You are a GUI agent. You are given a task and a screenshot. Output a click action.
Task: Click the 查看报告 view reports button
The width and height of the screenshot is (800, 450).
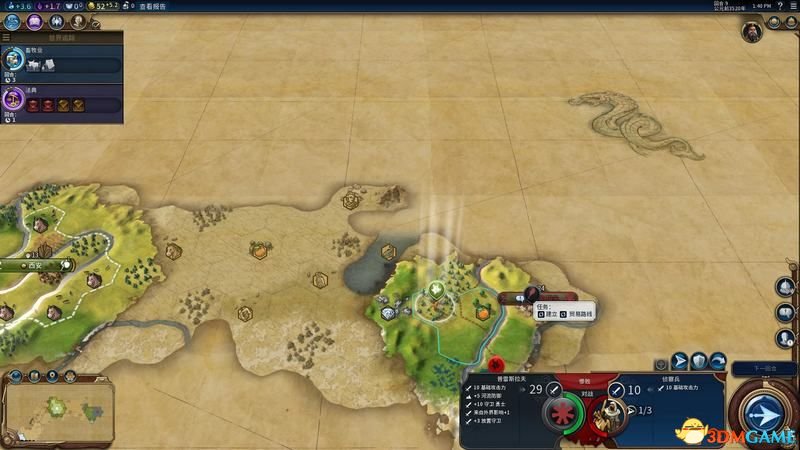(x=152, y=6)
